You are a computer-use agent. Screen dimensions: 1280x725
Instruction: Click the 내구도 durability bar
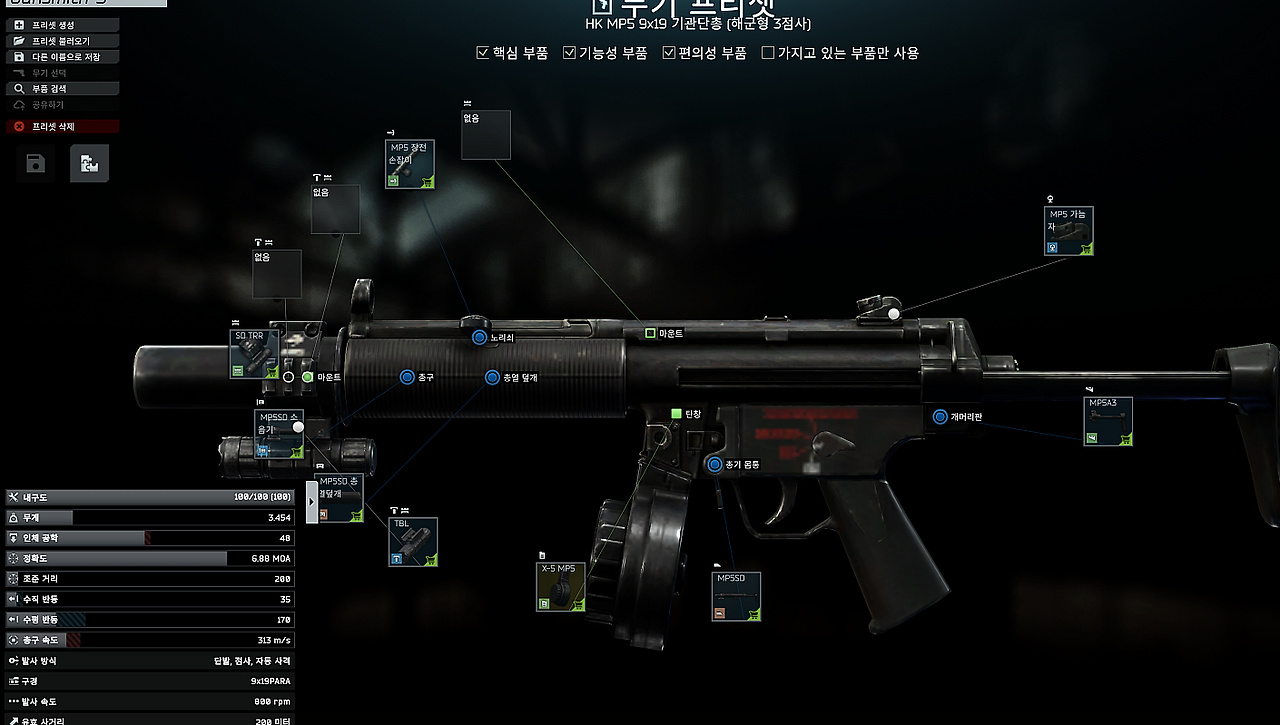[150, 497]
